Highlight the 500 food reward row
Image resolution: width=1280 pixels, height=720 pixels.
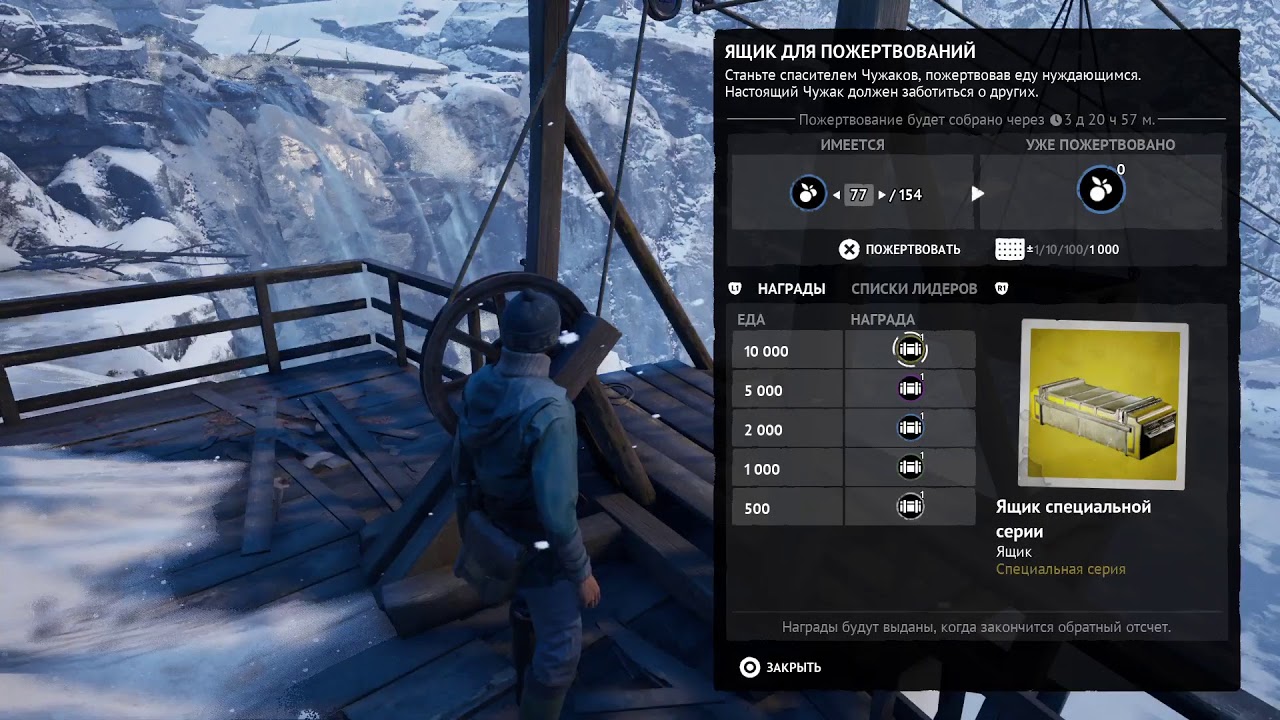(x=853, y=507)
